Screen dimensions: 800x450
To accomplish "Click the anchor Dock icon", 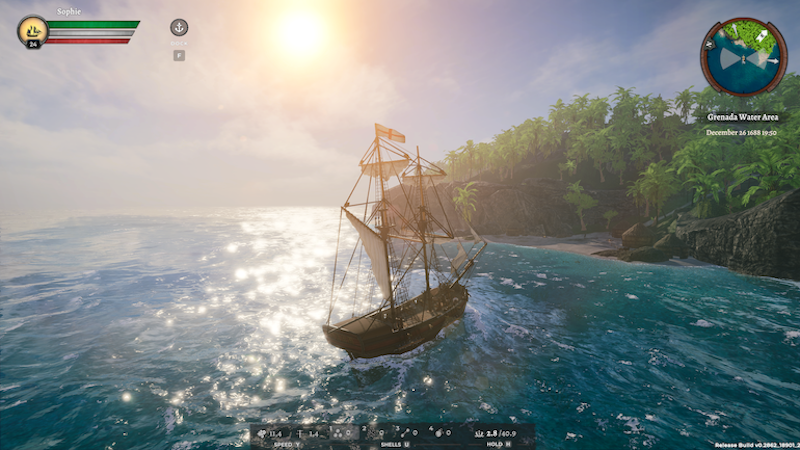I will 179,28.
